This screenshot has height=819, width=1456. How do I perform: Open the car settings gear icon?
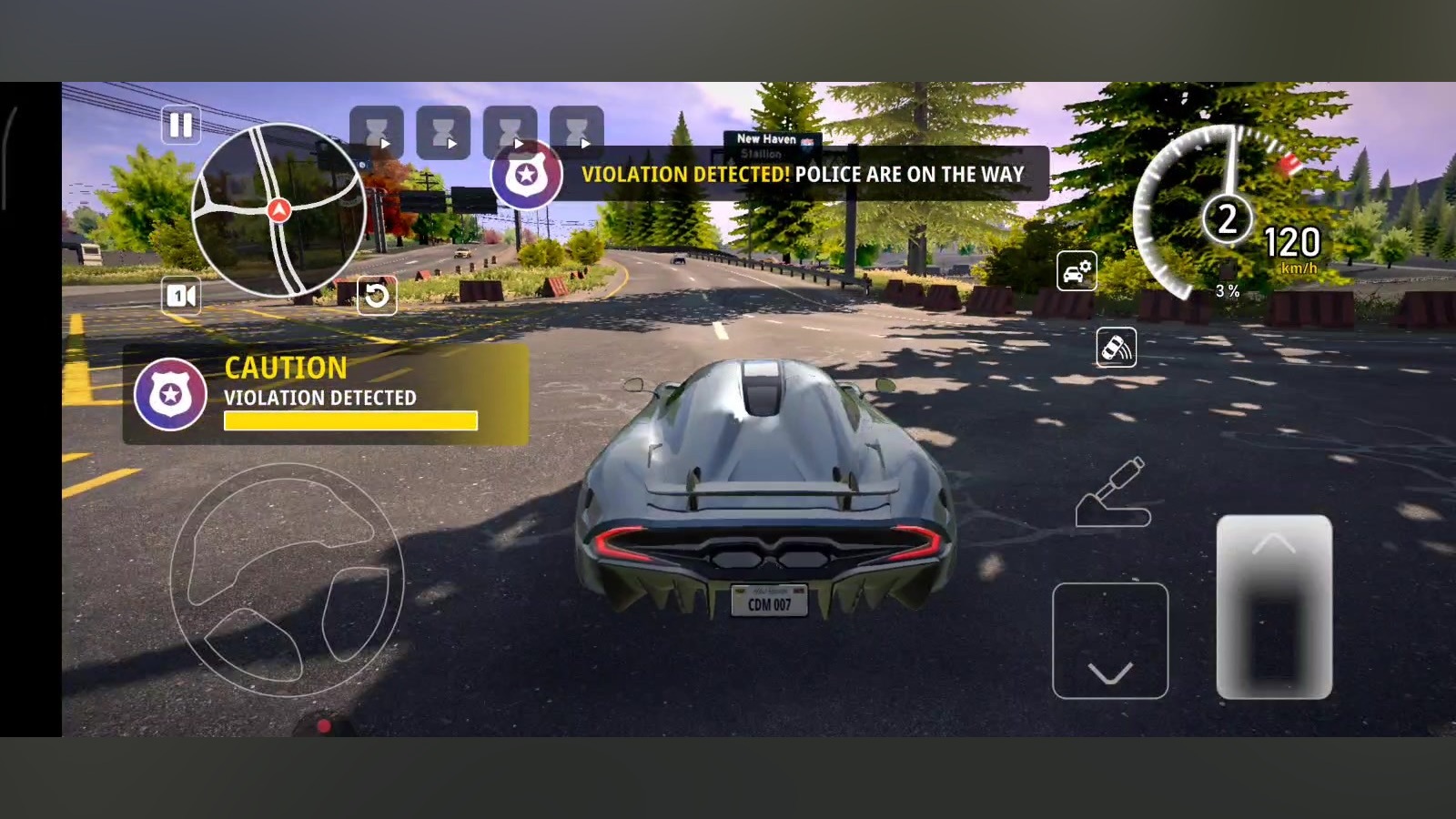click(x=1076, y=271)
